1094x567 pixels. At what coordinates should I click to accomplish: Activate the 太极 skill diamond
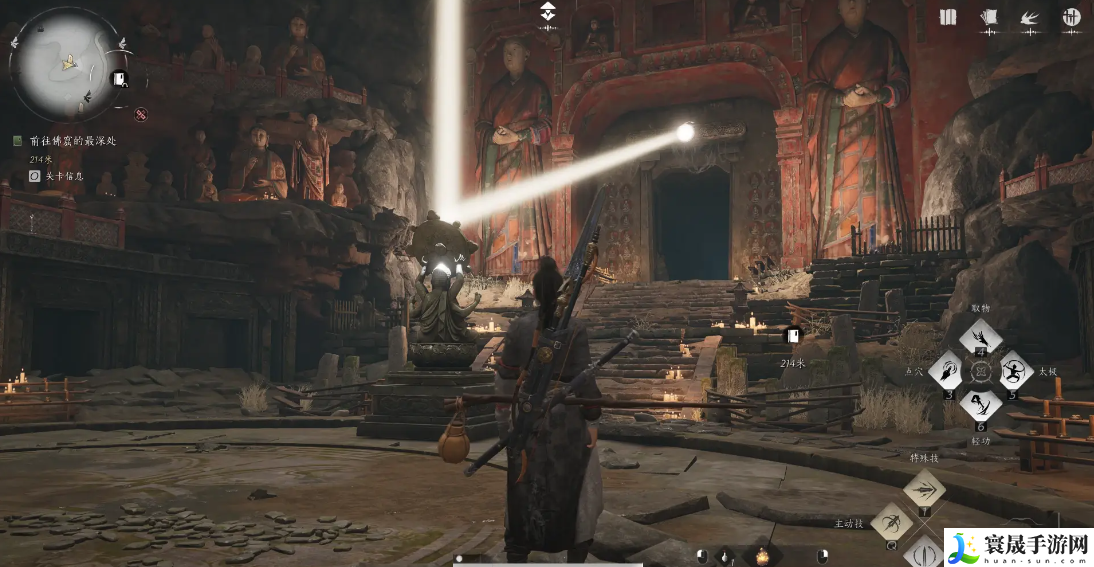pyautogui.click(x=1015, y=371)
